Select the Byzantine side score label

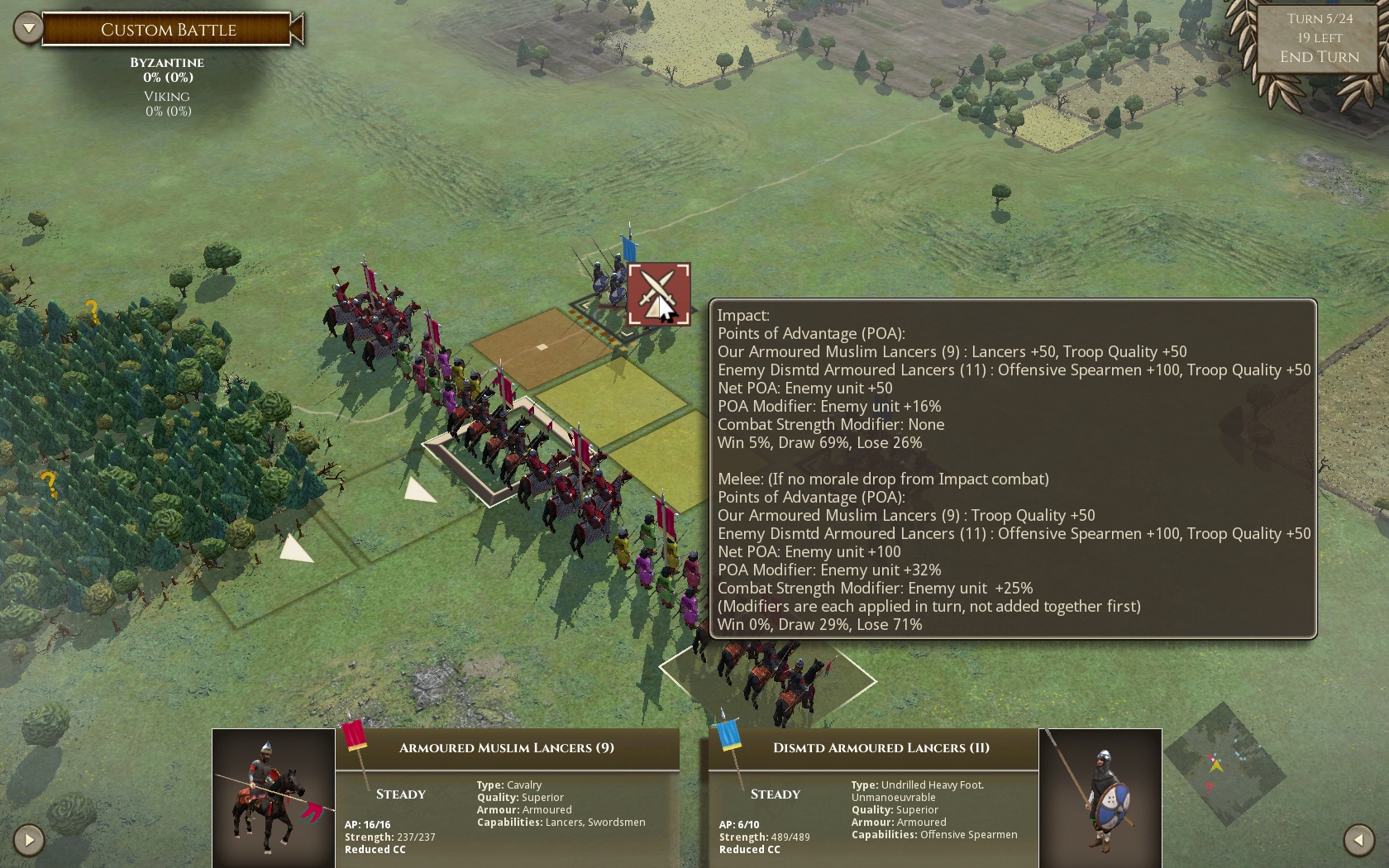168,62
